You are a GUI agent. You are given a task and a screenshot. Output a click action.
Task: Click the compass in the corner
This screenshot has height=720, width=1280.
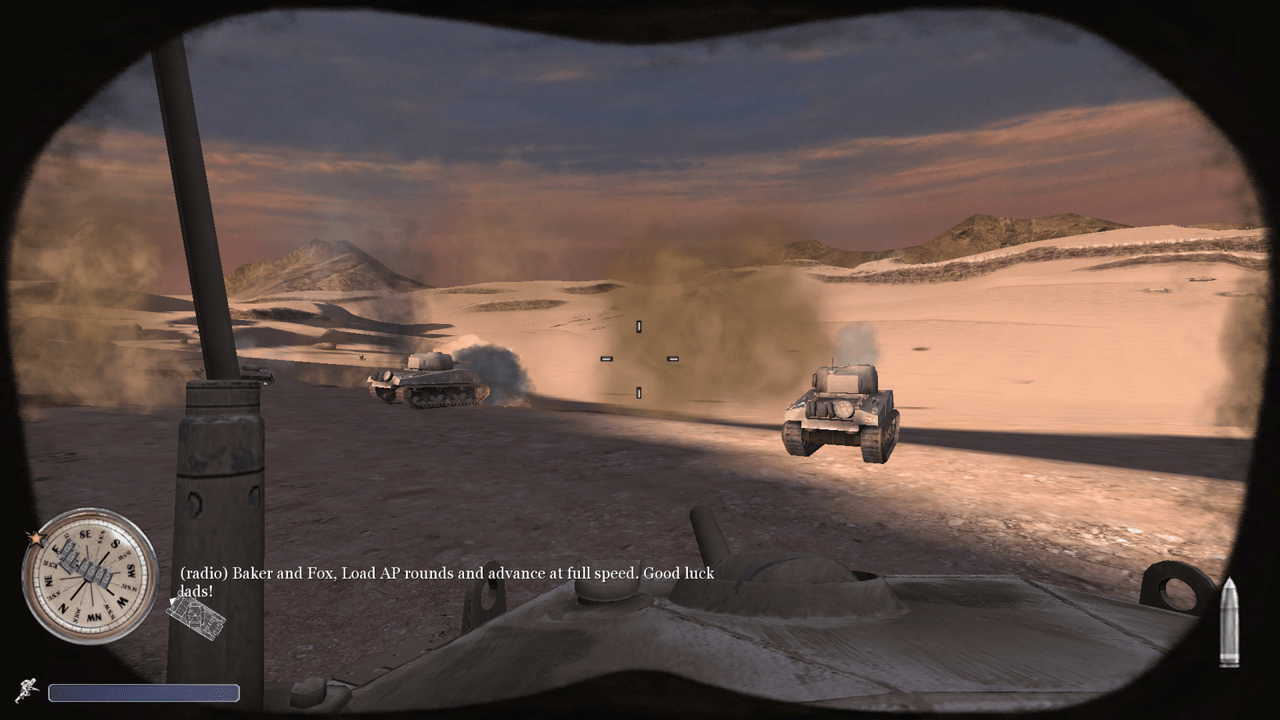90,575
